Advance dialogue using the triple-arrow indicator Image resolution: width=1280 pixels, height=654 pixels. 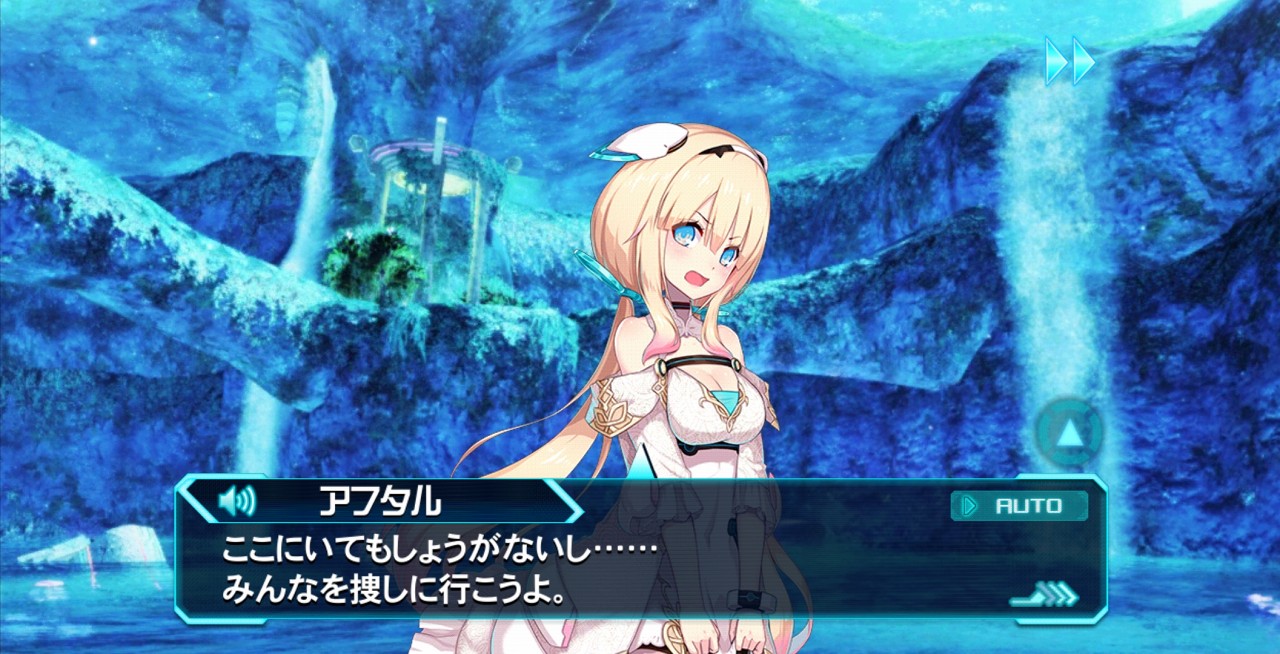[x=1047, y=597]
